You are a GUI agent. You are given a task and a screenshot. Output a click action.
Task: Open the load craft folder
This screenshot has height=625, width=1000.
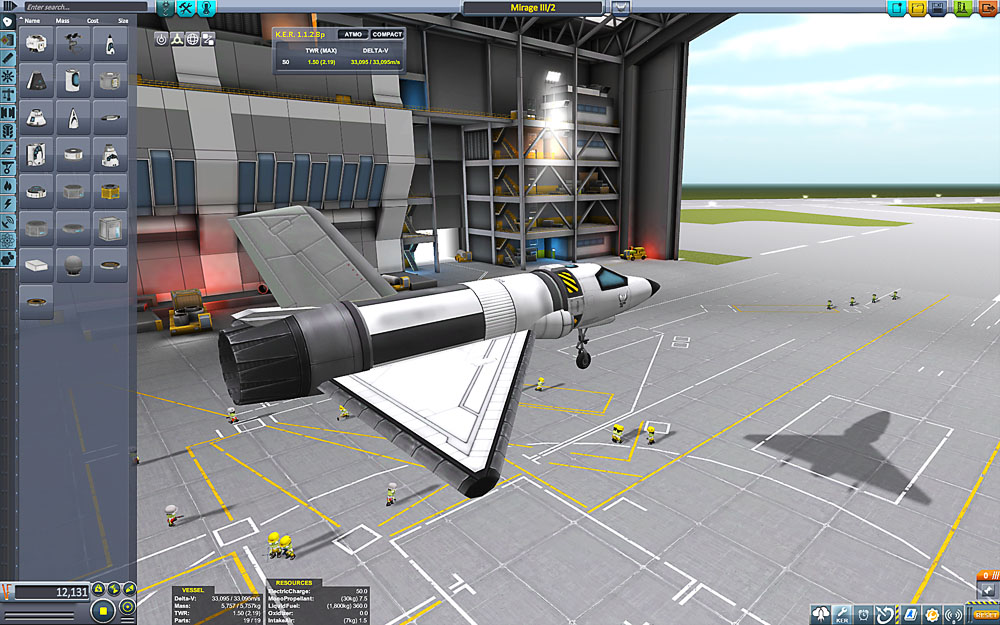[x=915, y=8]
